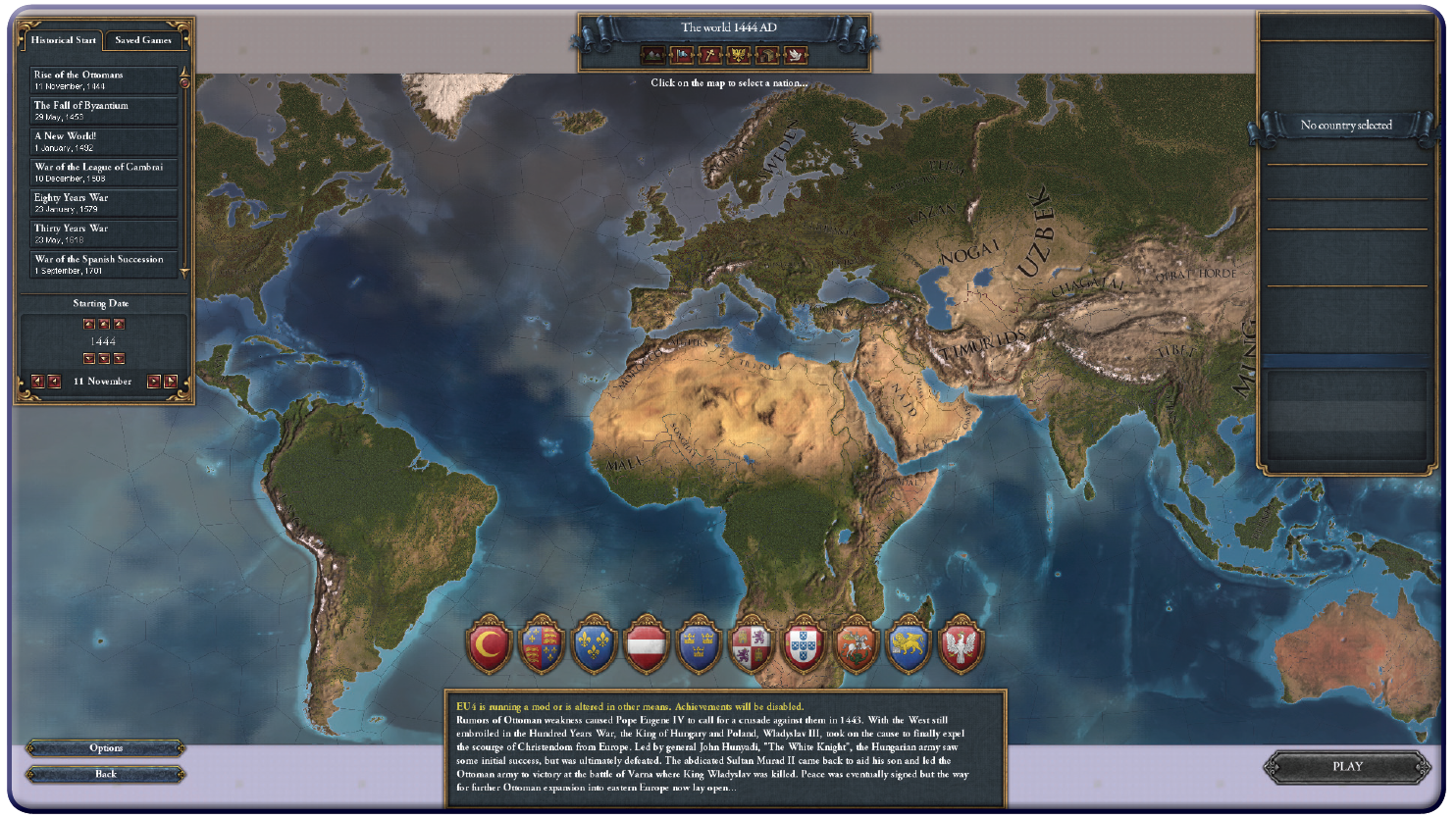Viewport: 1456px width, 819px height.
Task: Go Back to the main menu
Action: coord(106,774)
